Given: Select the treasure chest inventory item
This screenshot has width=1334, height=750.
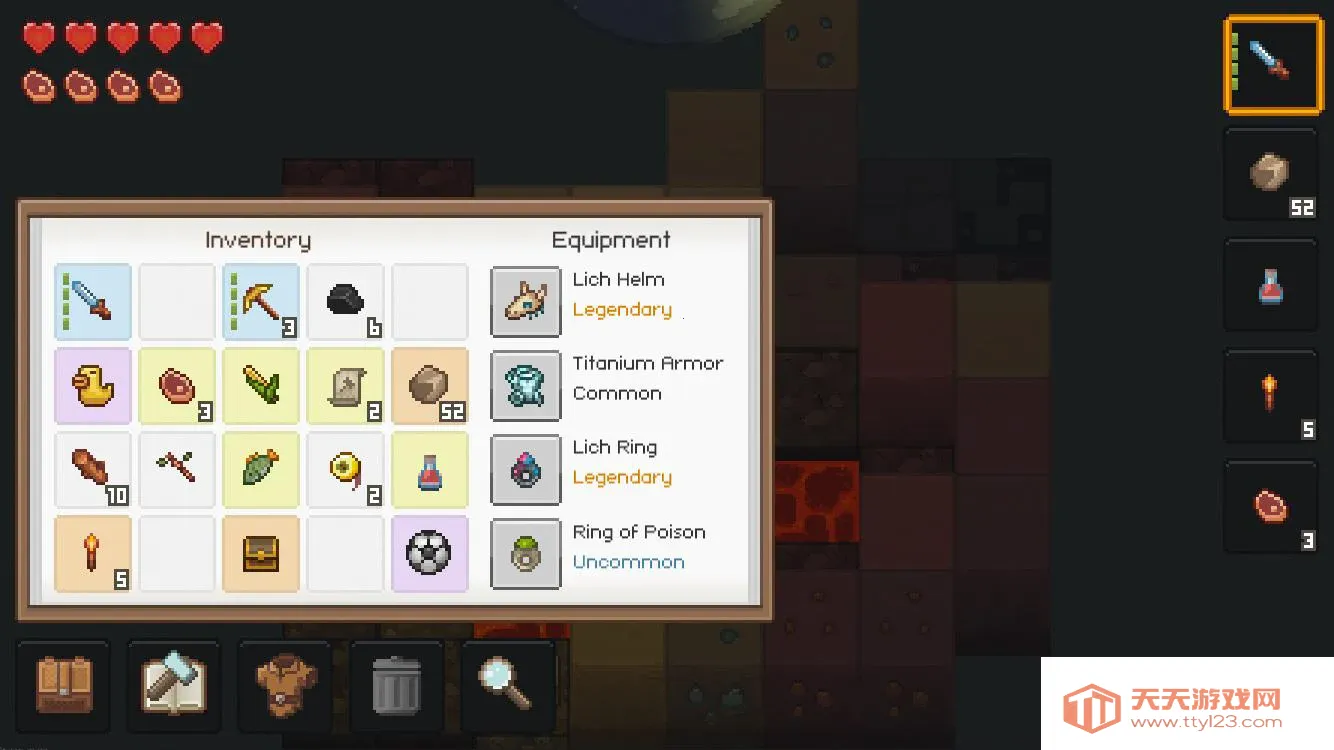Looking at the screenshot, I should (x=261, y=553).
